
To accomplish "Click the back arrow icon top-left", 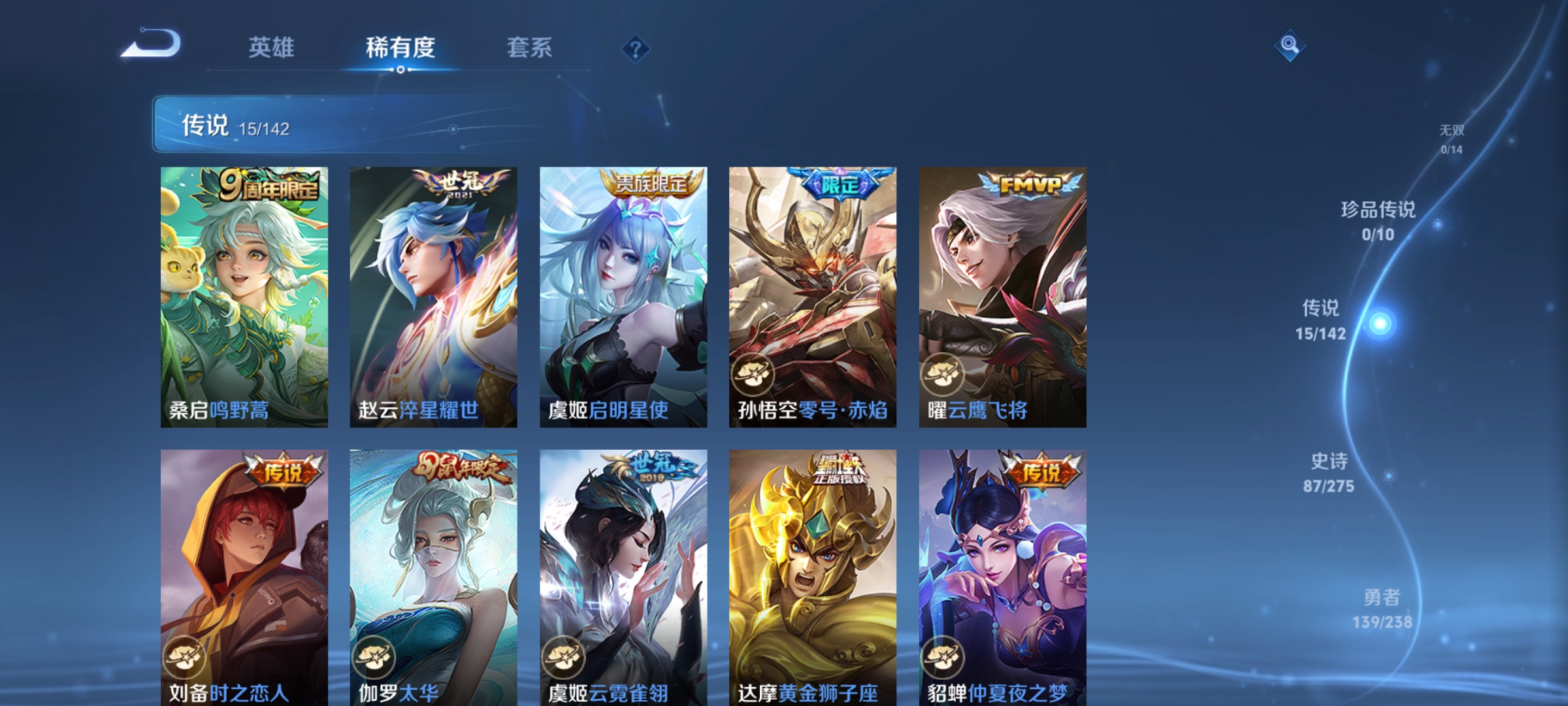I will [x=158, y=47].
